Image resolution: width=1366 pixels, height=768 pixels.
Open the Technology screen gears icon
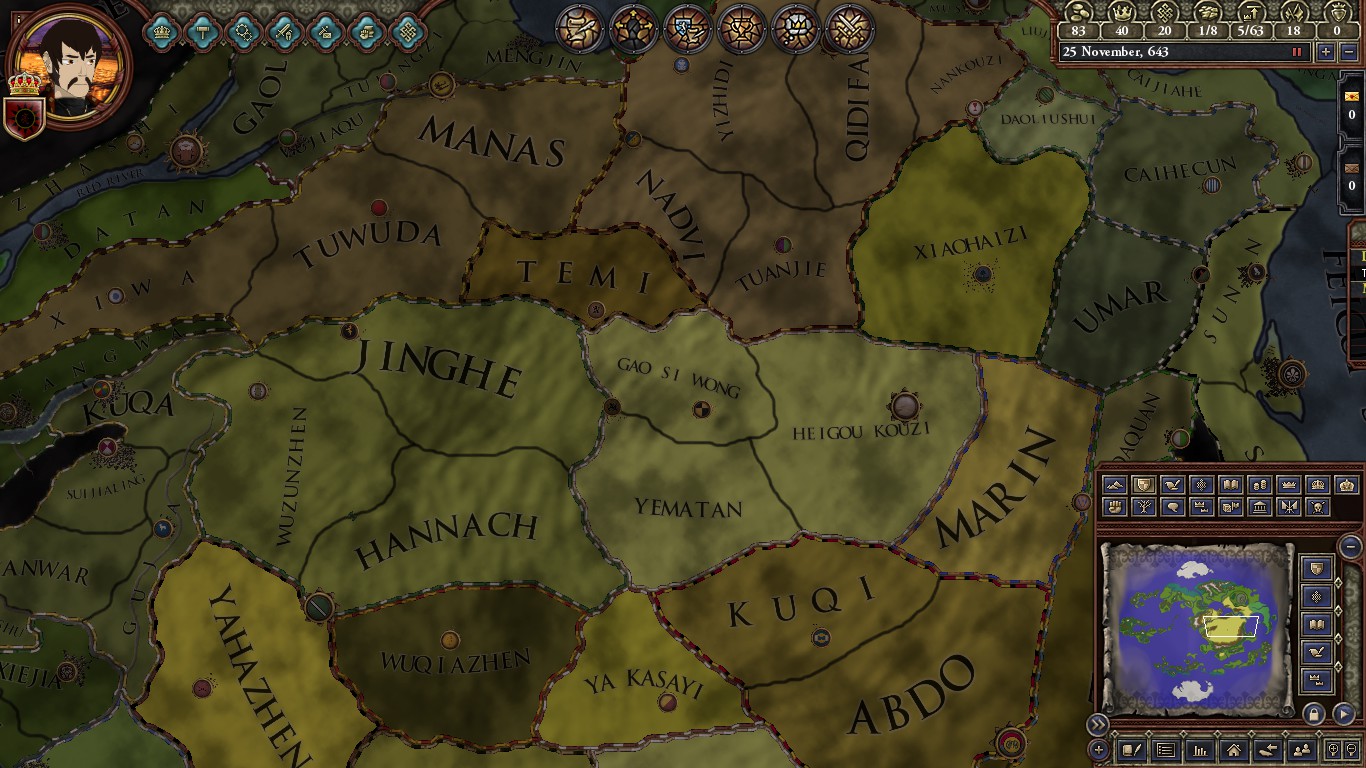[x=244, y=30]
